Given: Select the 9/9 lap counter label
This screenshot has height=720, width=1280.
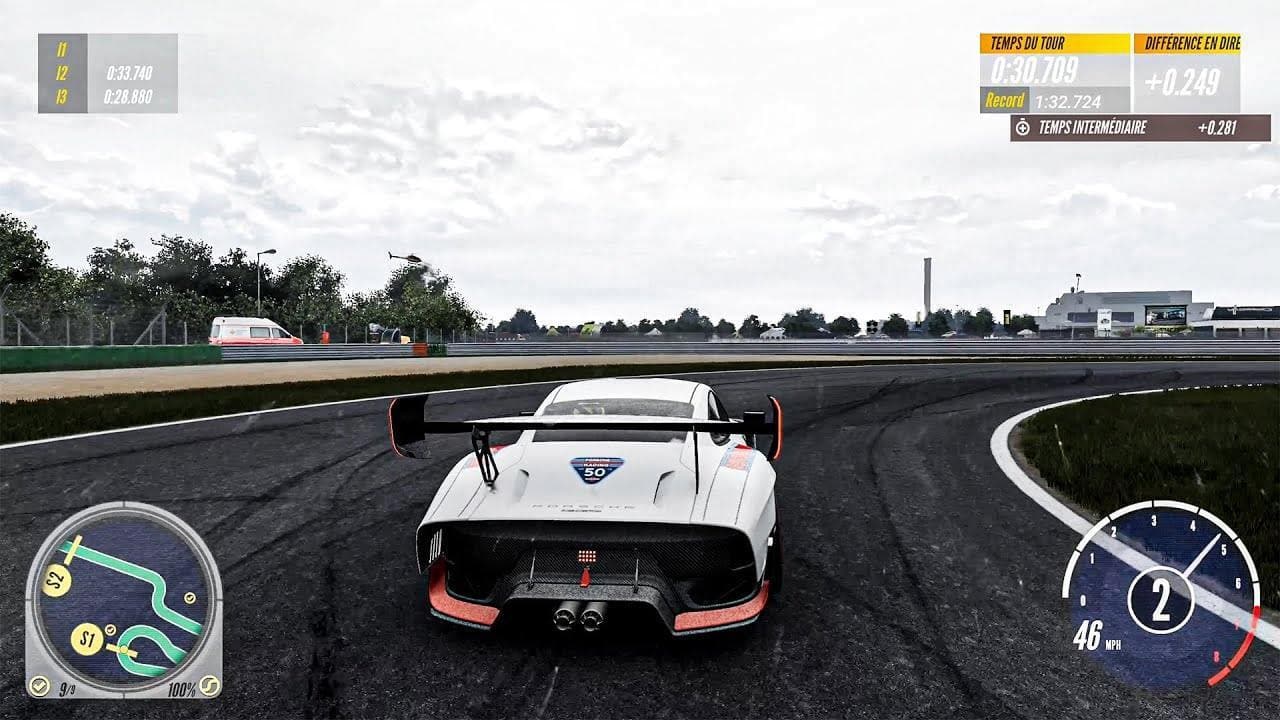Looking at the screenshot, I should coord(66,687).
